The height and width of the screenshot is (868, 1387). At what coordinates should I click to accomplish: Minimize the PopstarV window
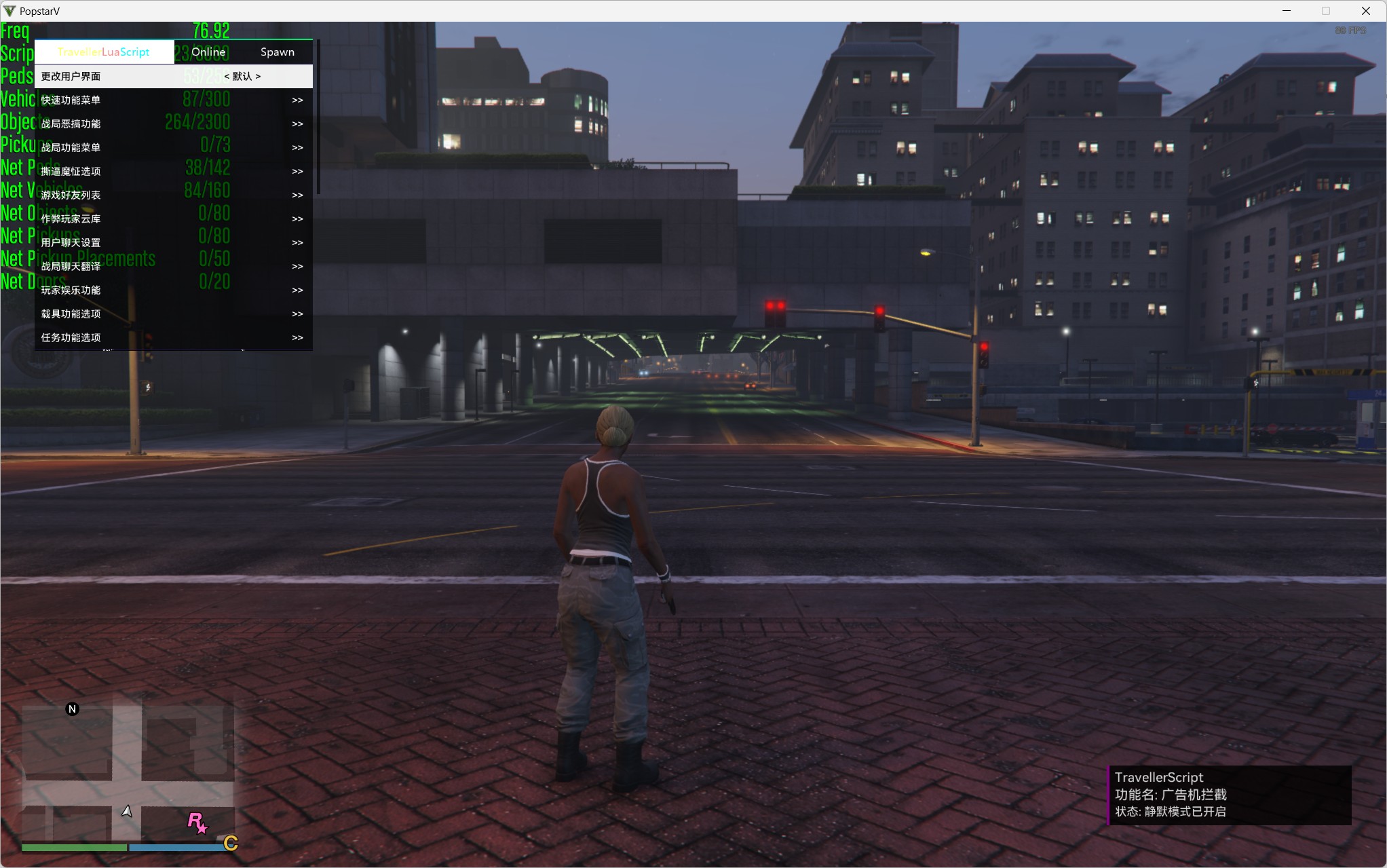(1286, 11)
